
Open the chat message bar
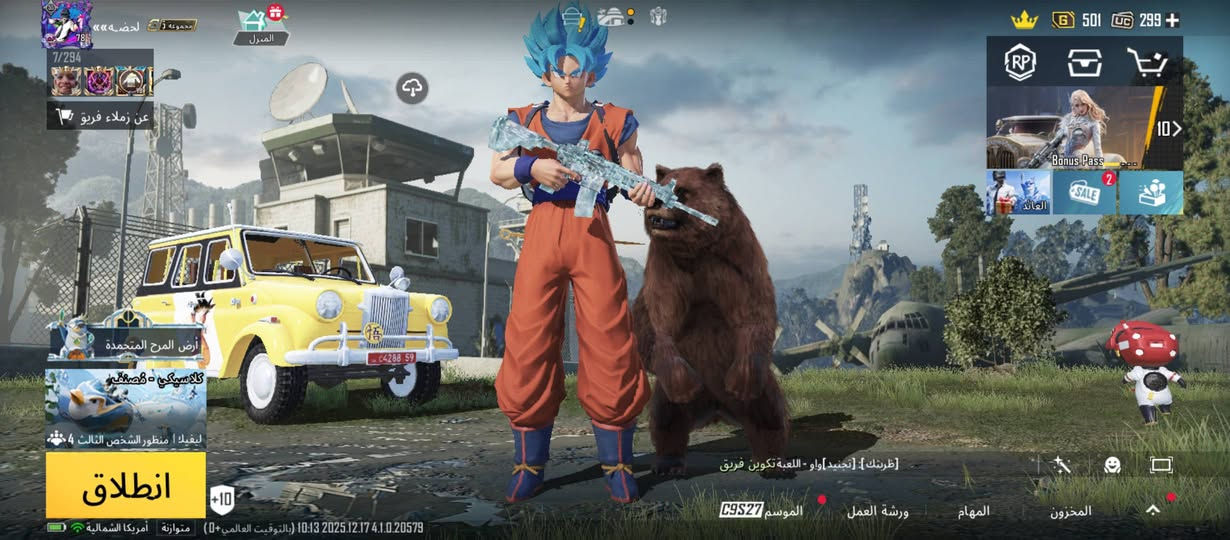click(x=808, y=464)
